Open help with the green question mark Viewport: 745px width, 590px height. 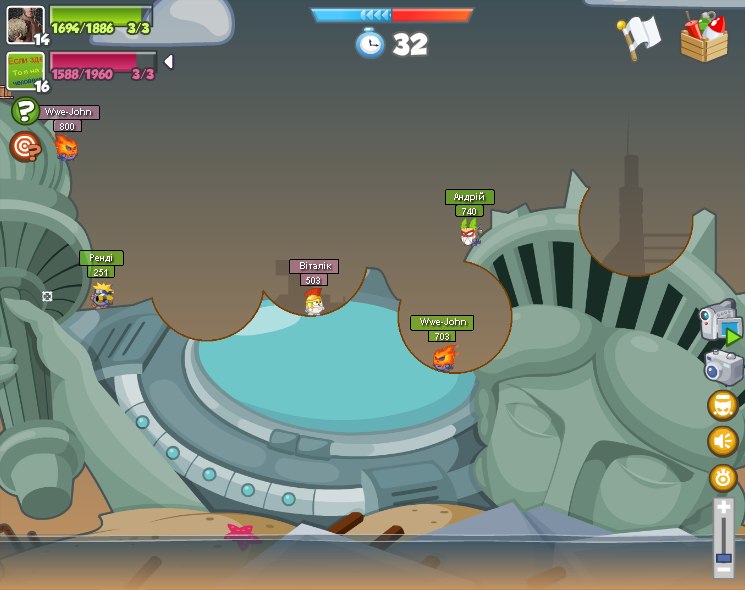[25, 111]
